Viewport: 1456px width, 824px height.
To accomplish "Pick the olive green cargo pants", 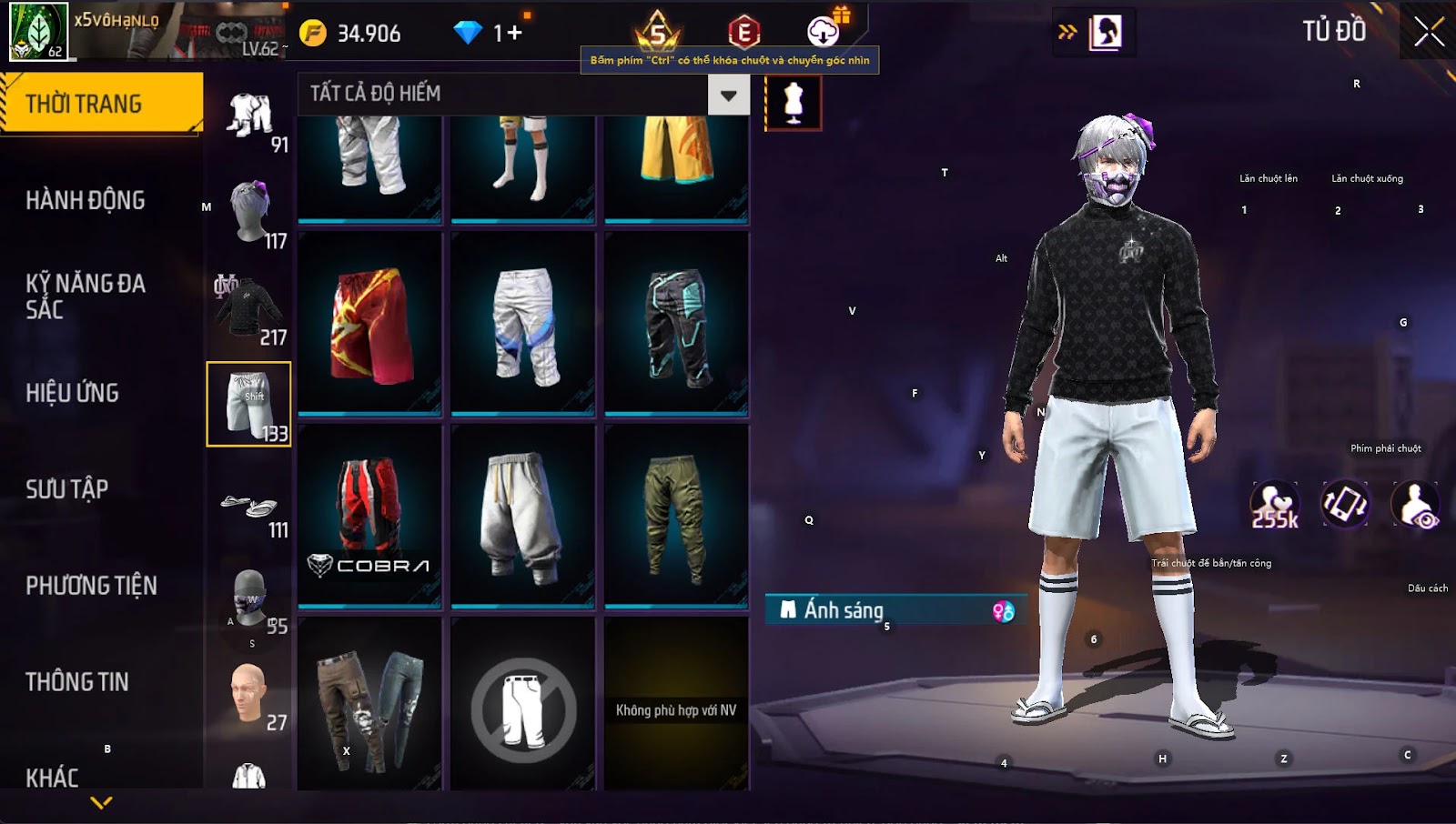I will tap(675, 515).
